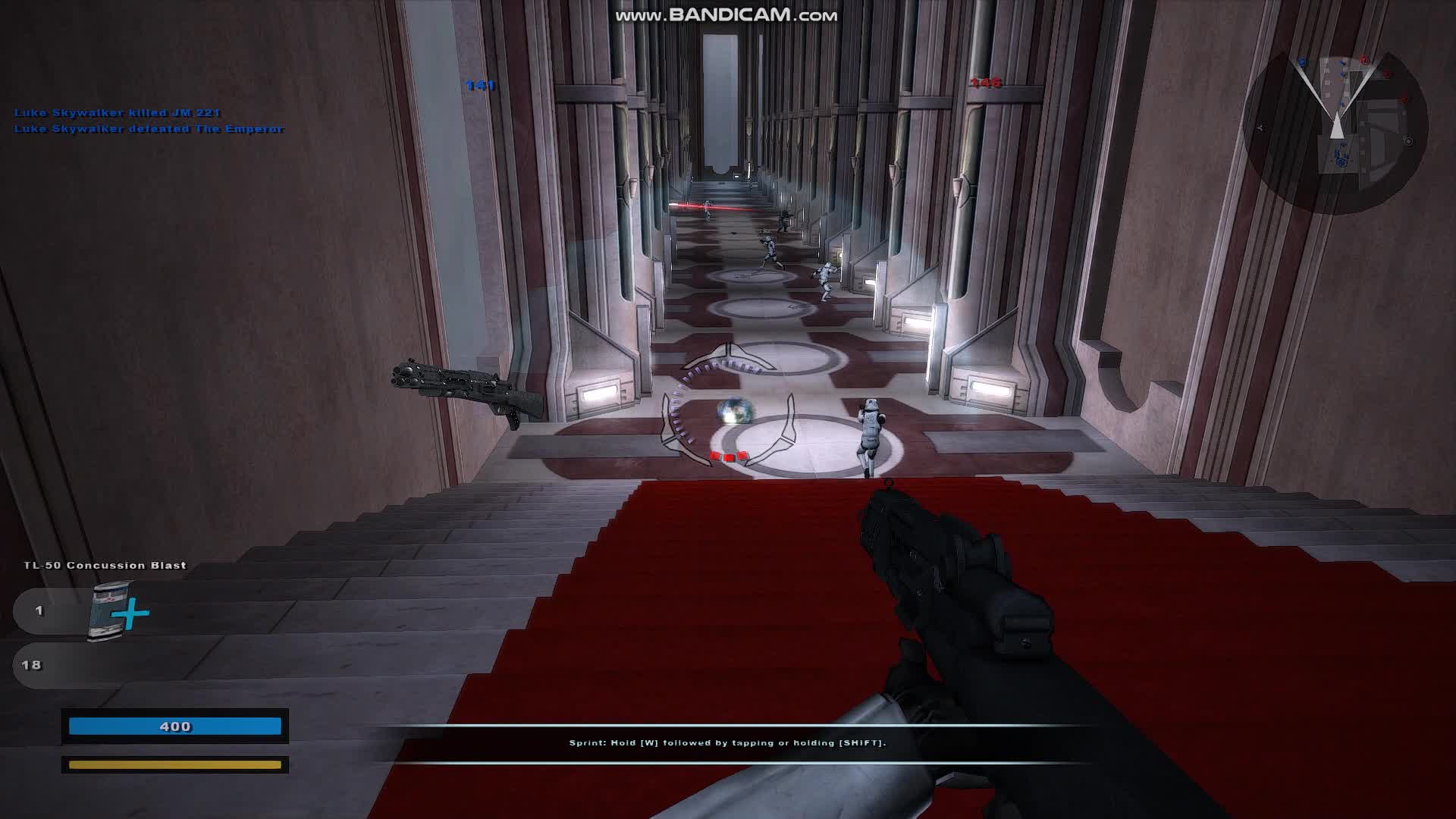Select the TL-50 Concussion Blast weapon icon
This screenshot has width=1456, height=819.
tap(106, 565)
